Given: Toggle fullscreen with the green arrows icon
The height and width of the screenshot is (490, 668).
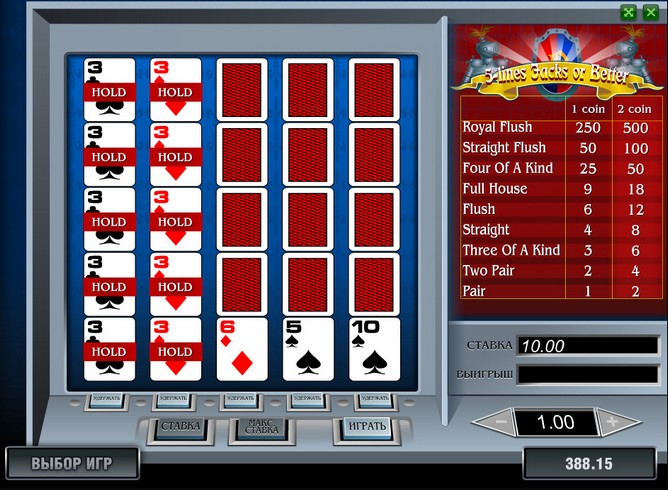Looking at the screenshot, I should pyautogui.click(x=628, y=12).
